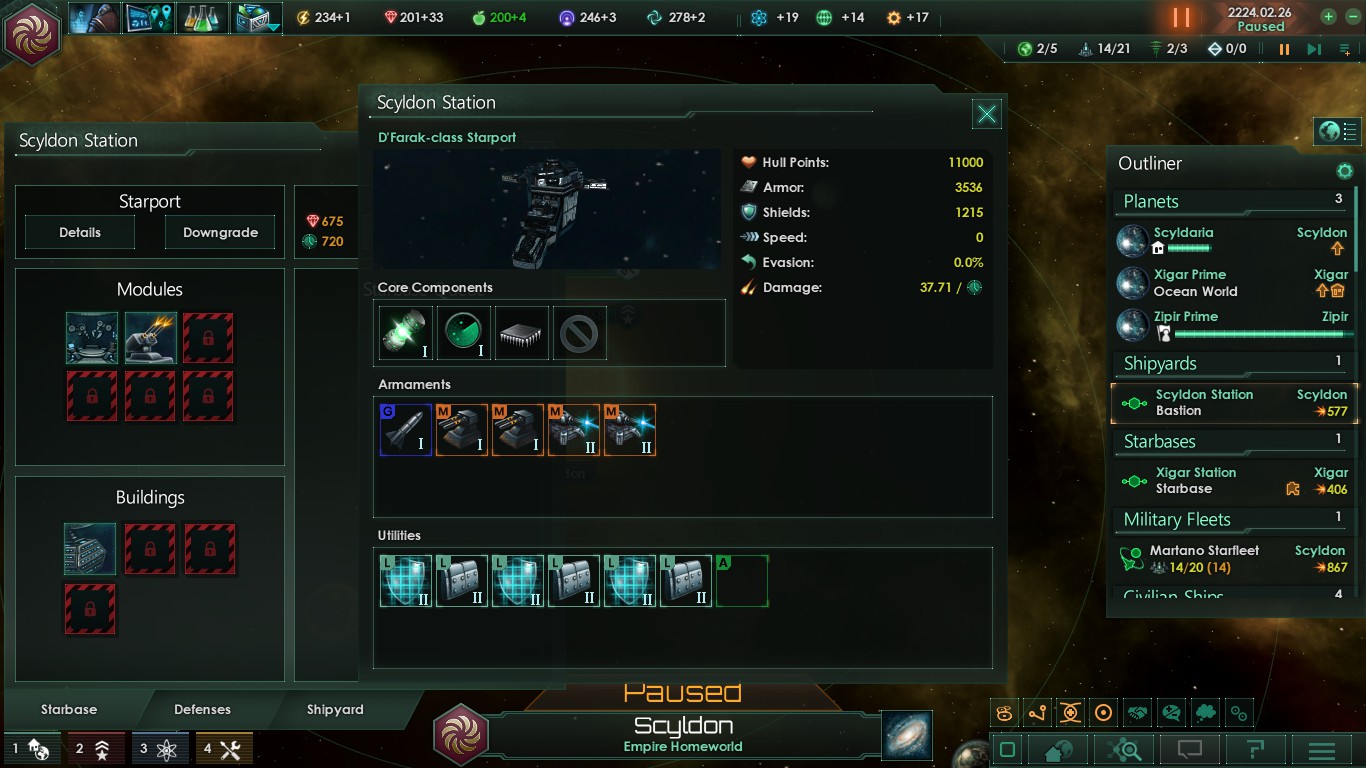Click the Downgrade button

[219, 232]
